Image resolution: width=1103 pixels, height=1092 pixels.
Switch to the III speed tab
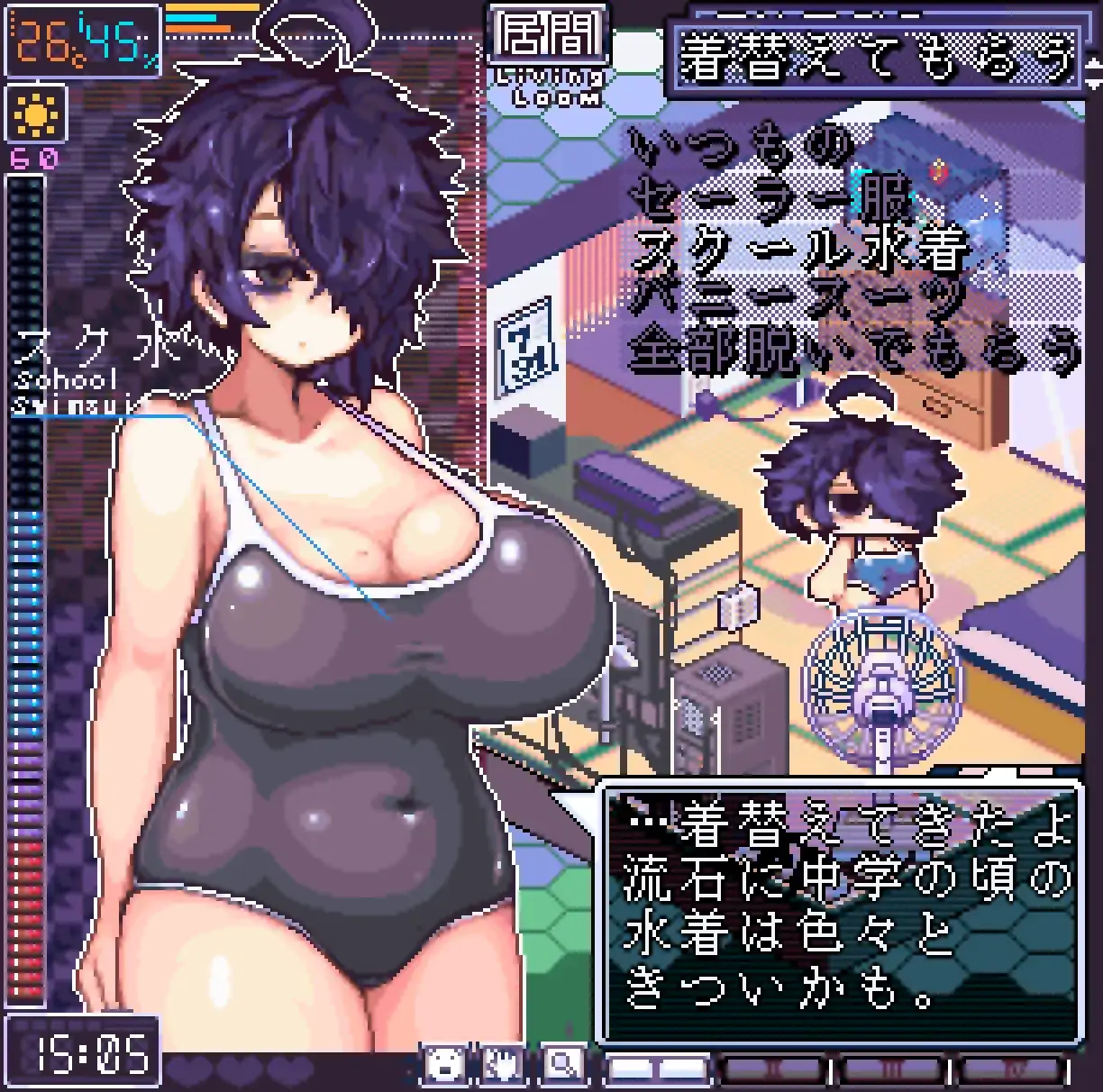tap(891, 1069)
